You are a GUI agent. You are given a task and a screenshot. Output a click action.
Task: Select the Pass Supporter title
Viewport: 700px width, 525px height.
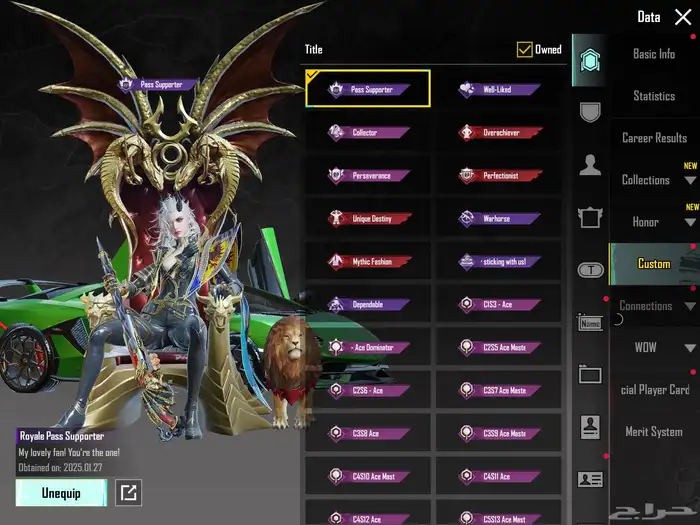[368, 89]
